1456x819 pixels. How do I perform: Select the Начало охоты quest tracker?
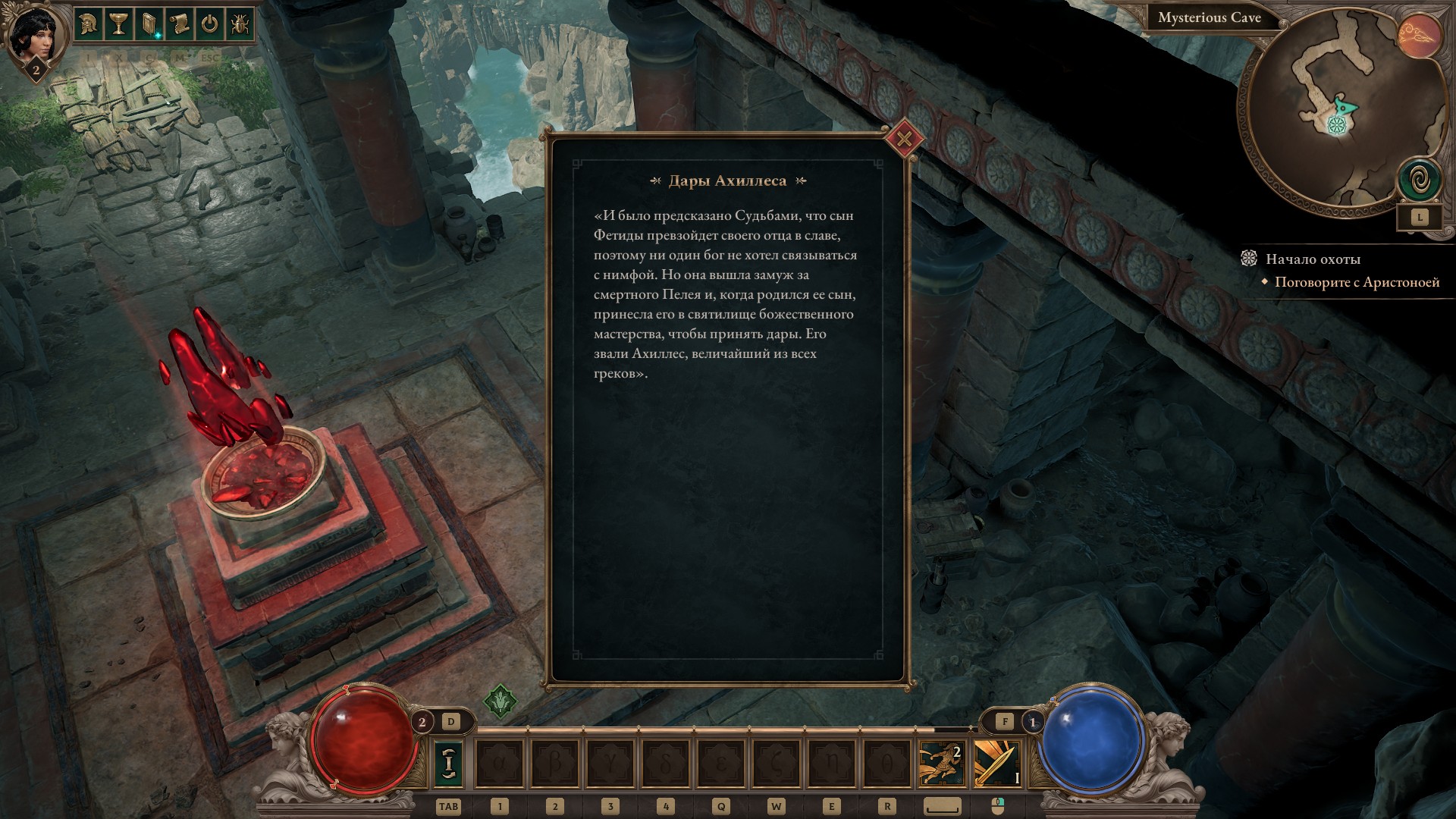1313,259
